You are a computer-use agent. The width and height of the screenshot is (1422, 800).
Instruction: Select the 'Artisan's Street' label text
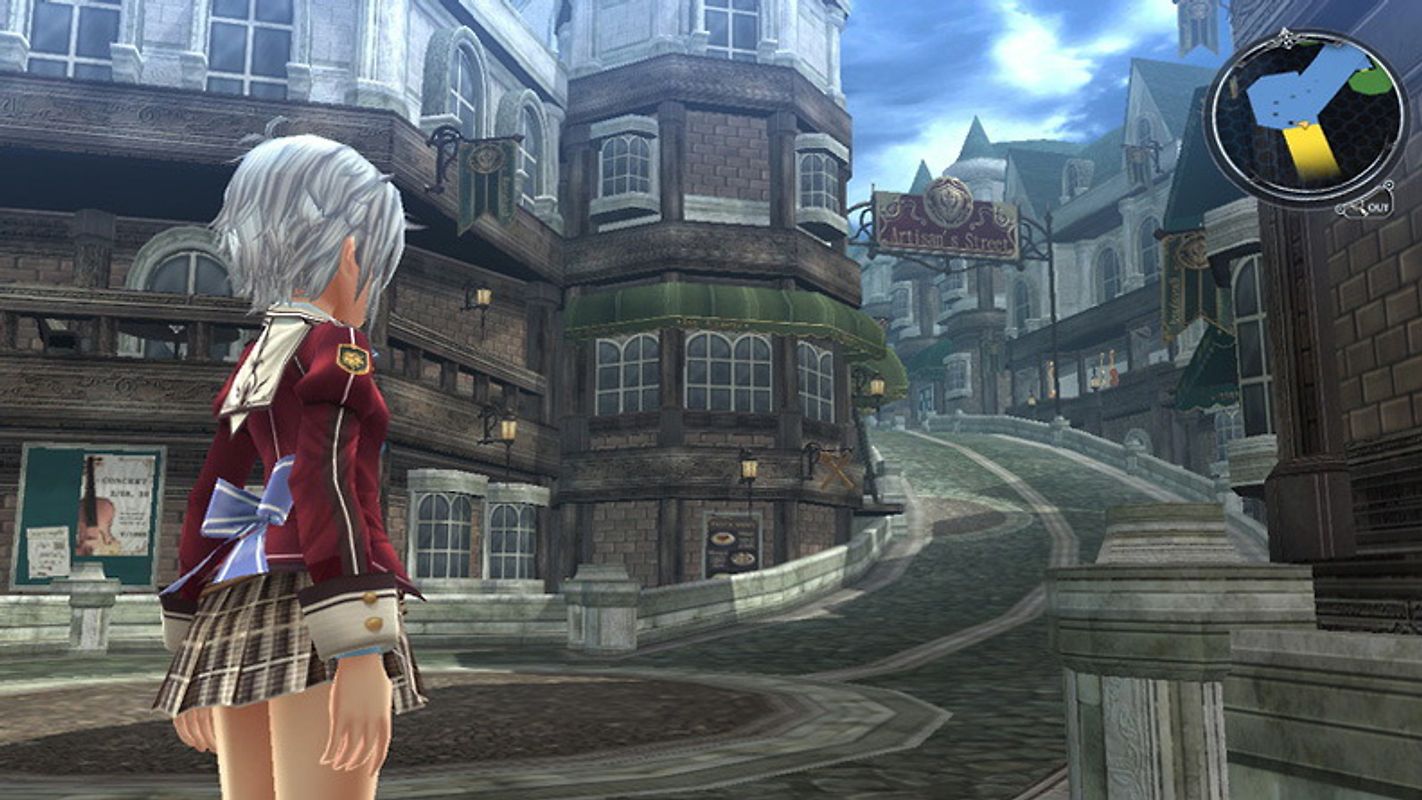[946, 238]
